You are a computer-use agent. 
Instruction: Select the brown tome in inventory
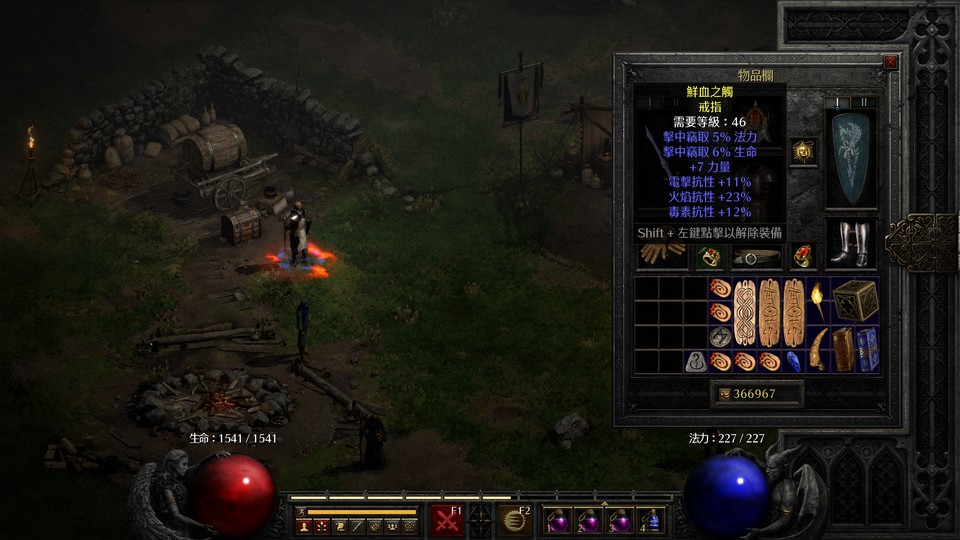coord(844,349)
